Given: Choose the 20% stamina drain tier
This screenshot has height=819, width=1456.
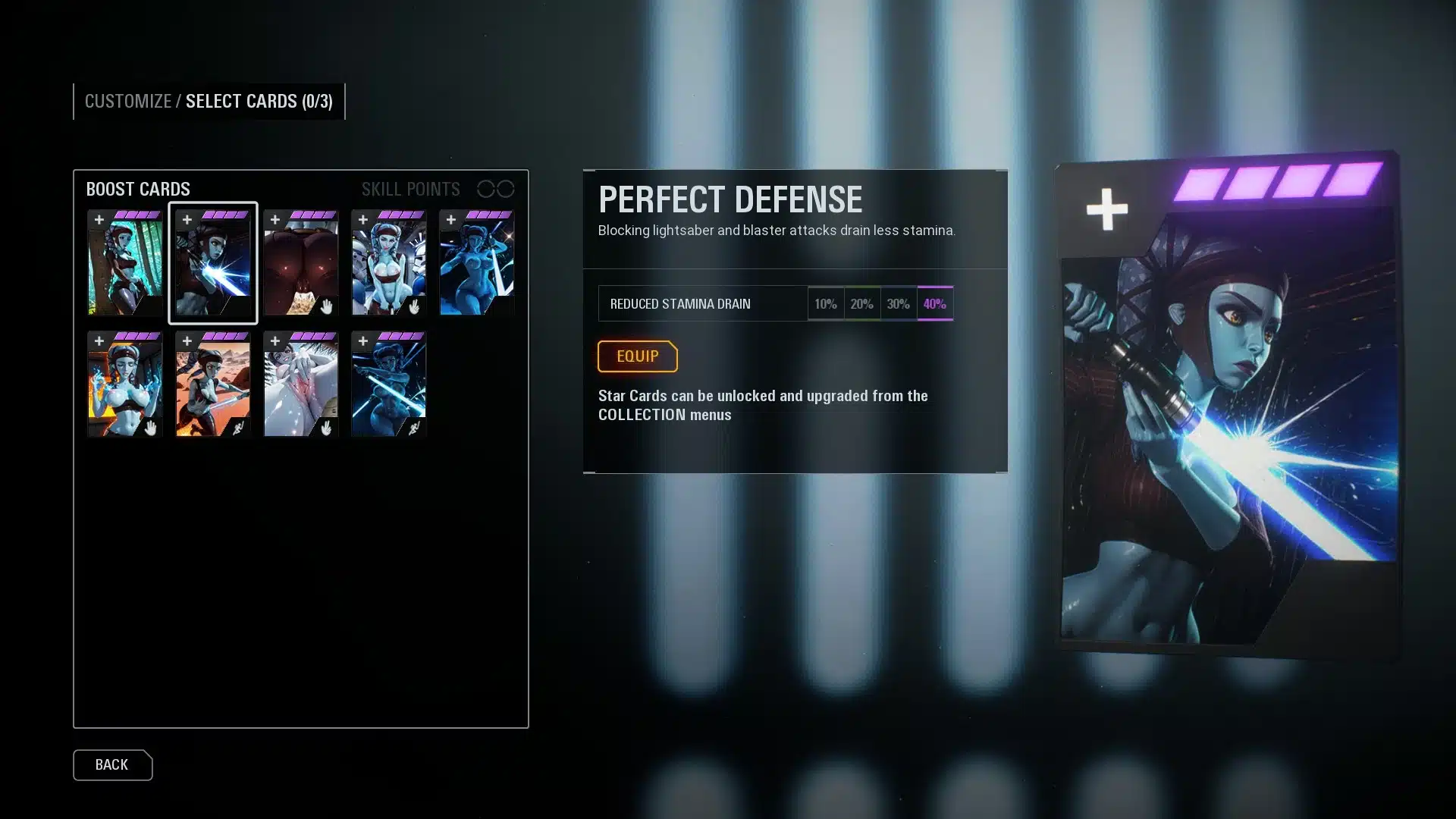Looking at the screenshot, I should (x=861, y=304).
